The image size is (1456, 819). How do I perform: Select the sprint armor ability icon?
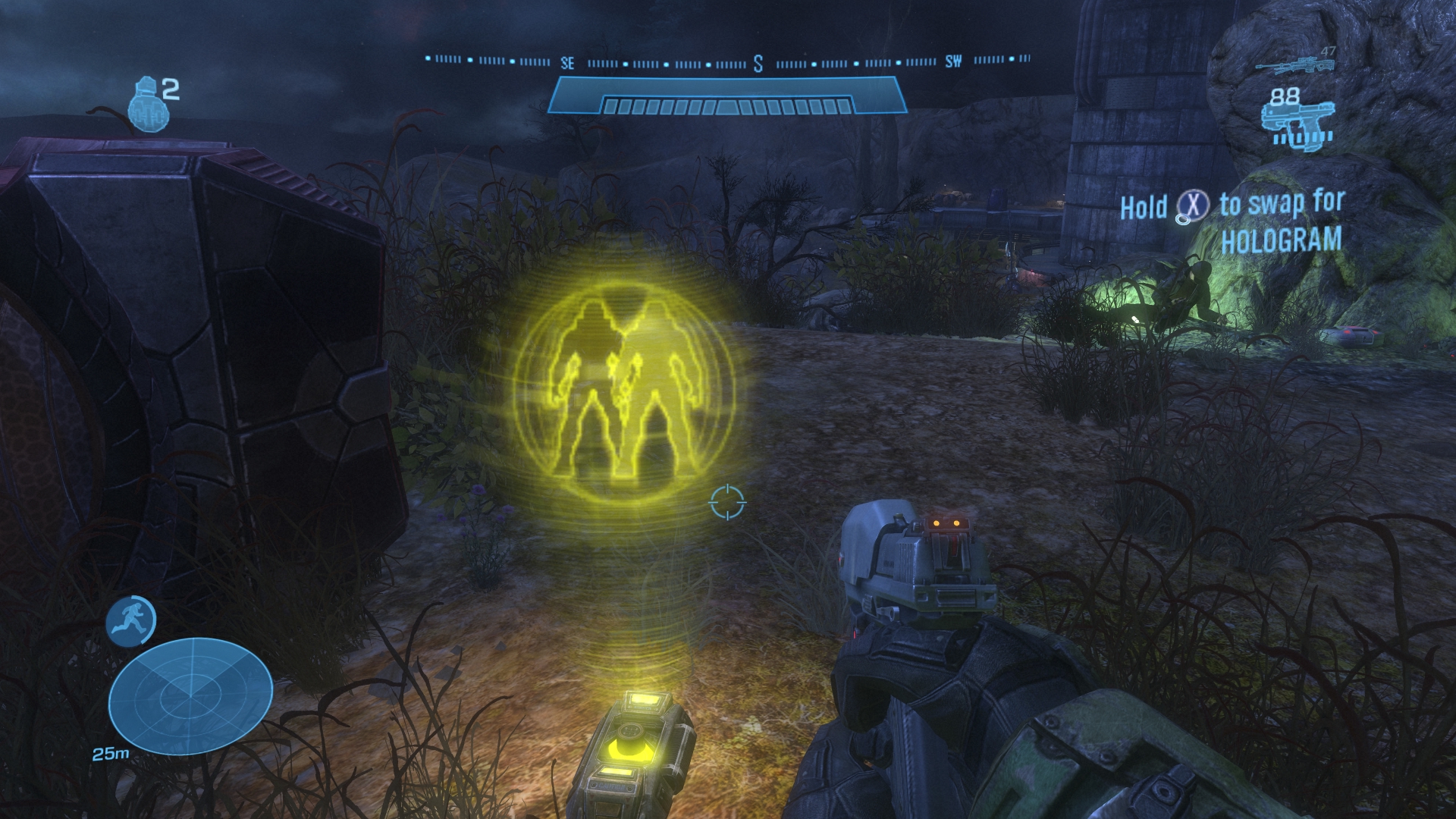[x=131, y=621]
